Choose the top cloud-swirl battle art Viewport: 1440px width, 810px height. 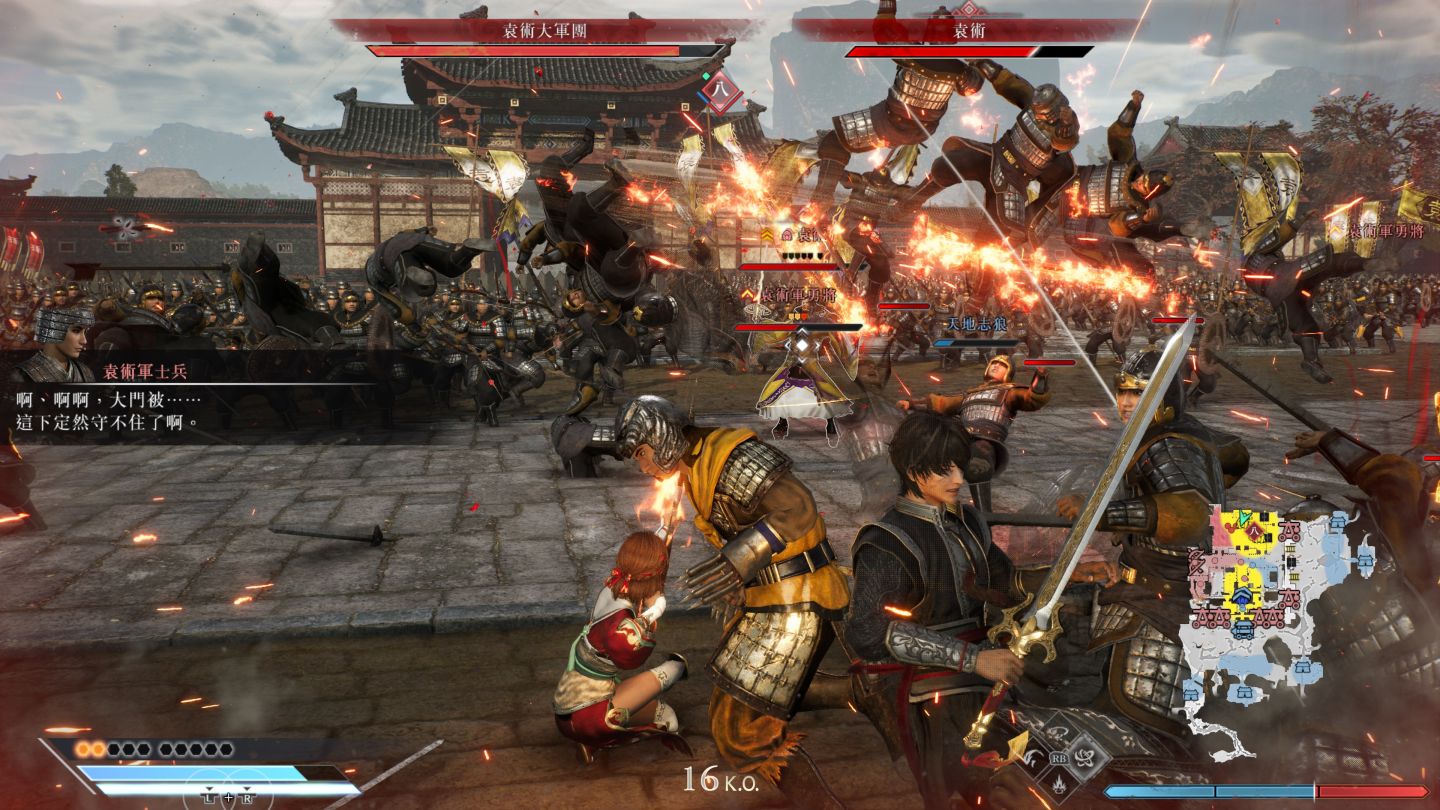[x=1058, y=733]
